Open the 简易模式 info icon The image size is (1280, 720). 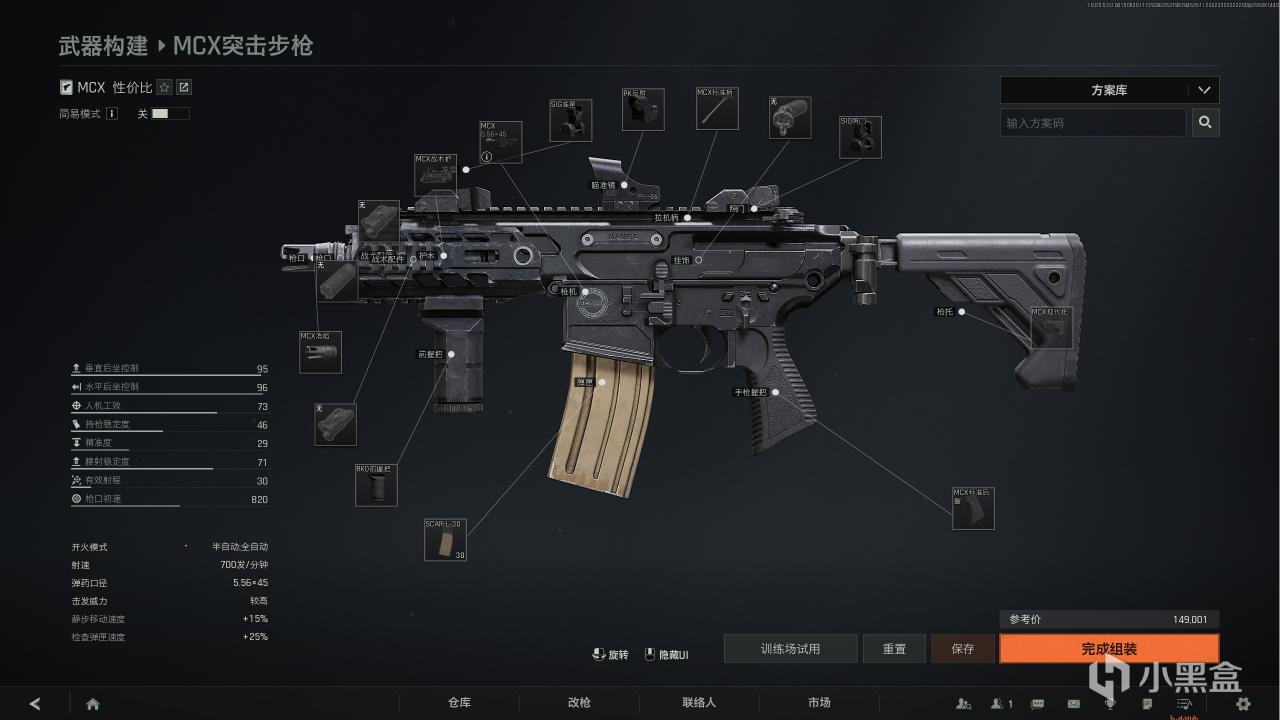pyautogui.click(x=112, y=114)
